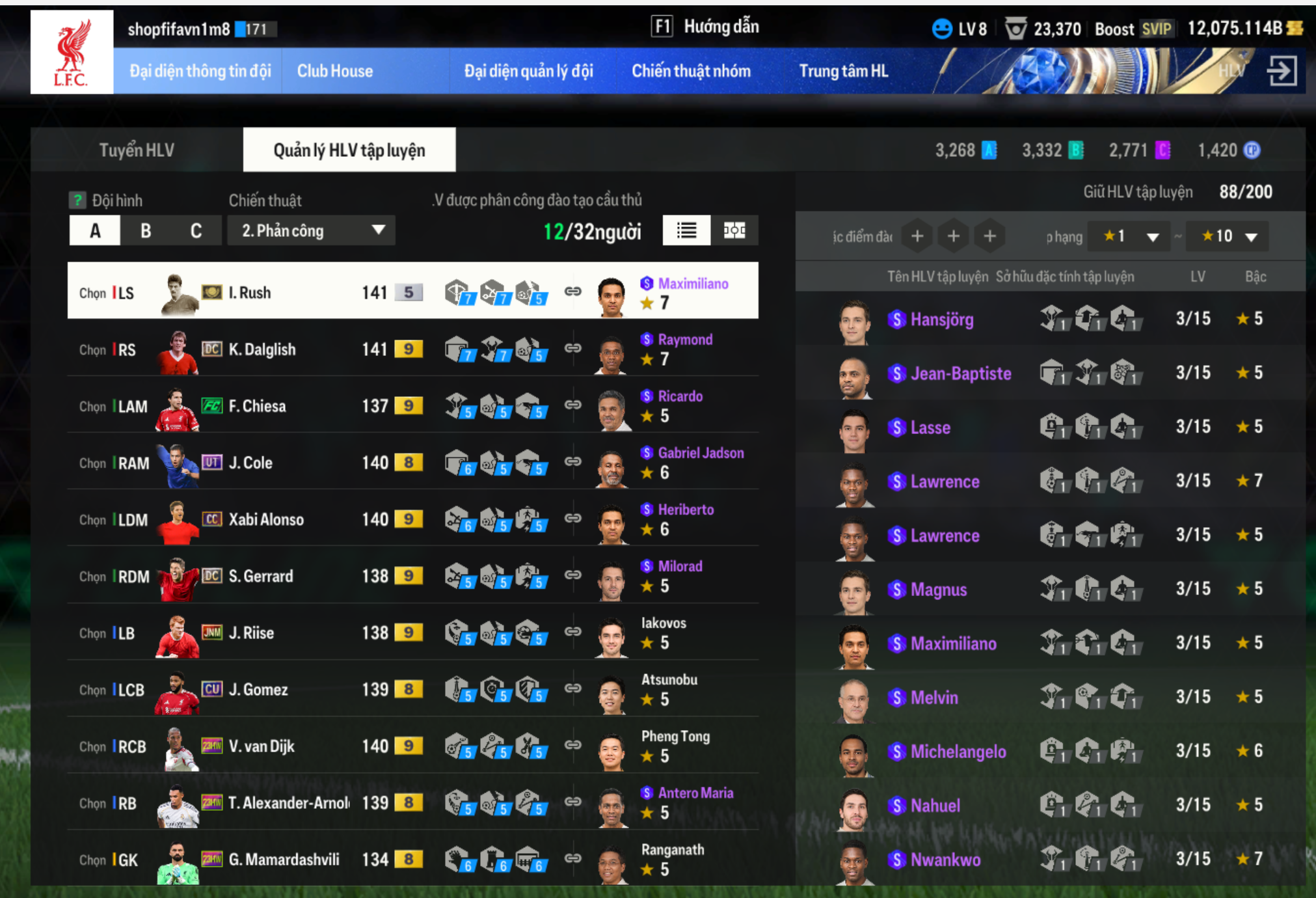
Task: Open the minimum star rank dropdown
Action: coord(1127,236)
